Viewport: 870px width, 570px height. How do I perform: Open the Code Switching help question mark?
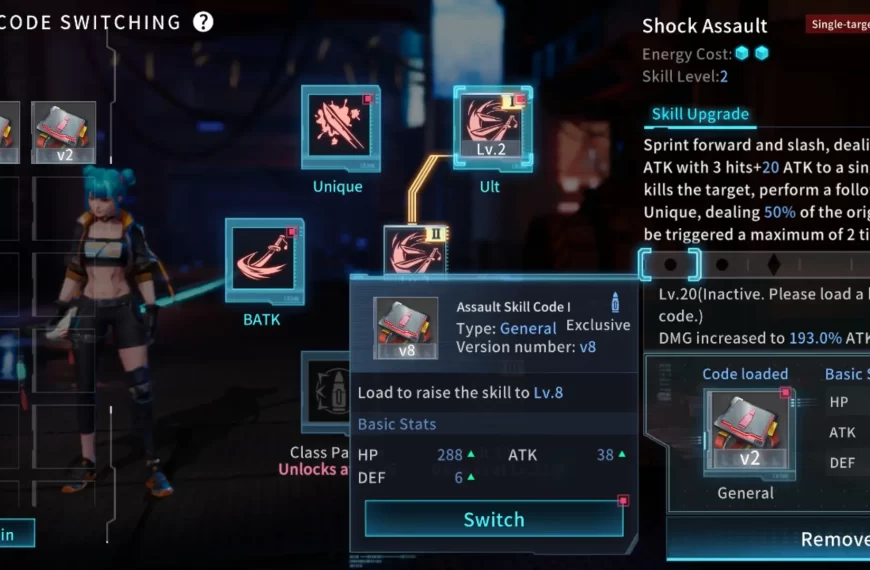click(203, 21)
